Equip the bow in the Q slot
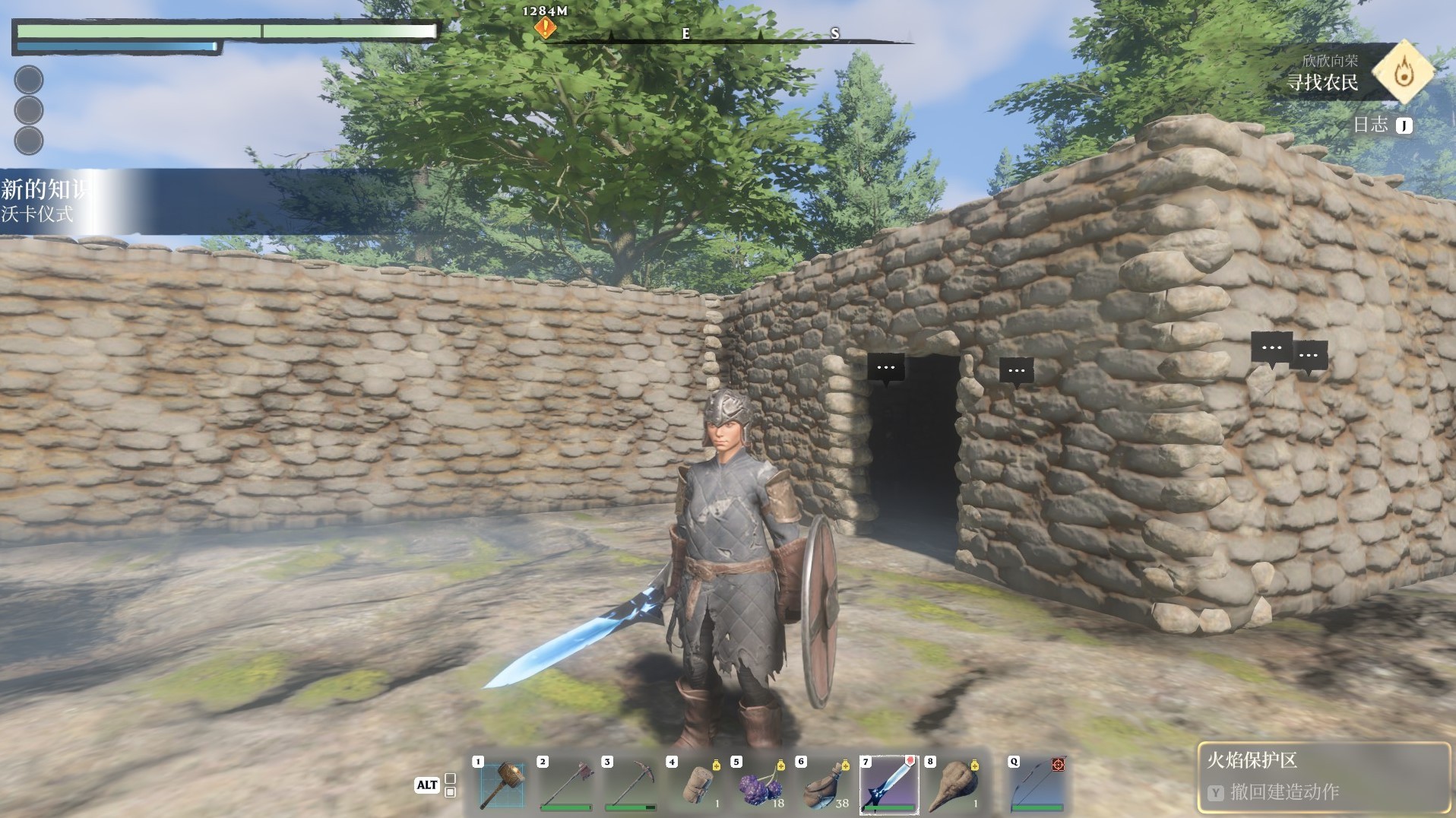 [x=1037, y=786]
